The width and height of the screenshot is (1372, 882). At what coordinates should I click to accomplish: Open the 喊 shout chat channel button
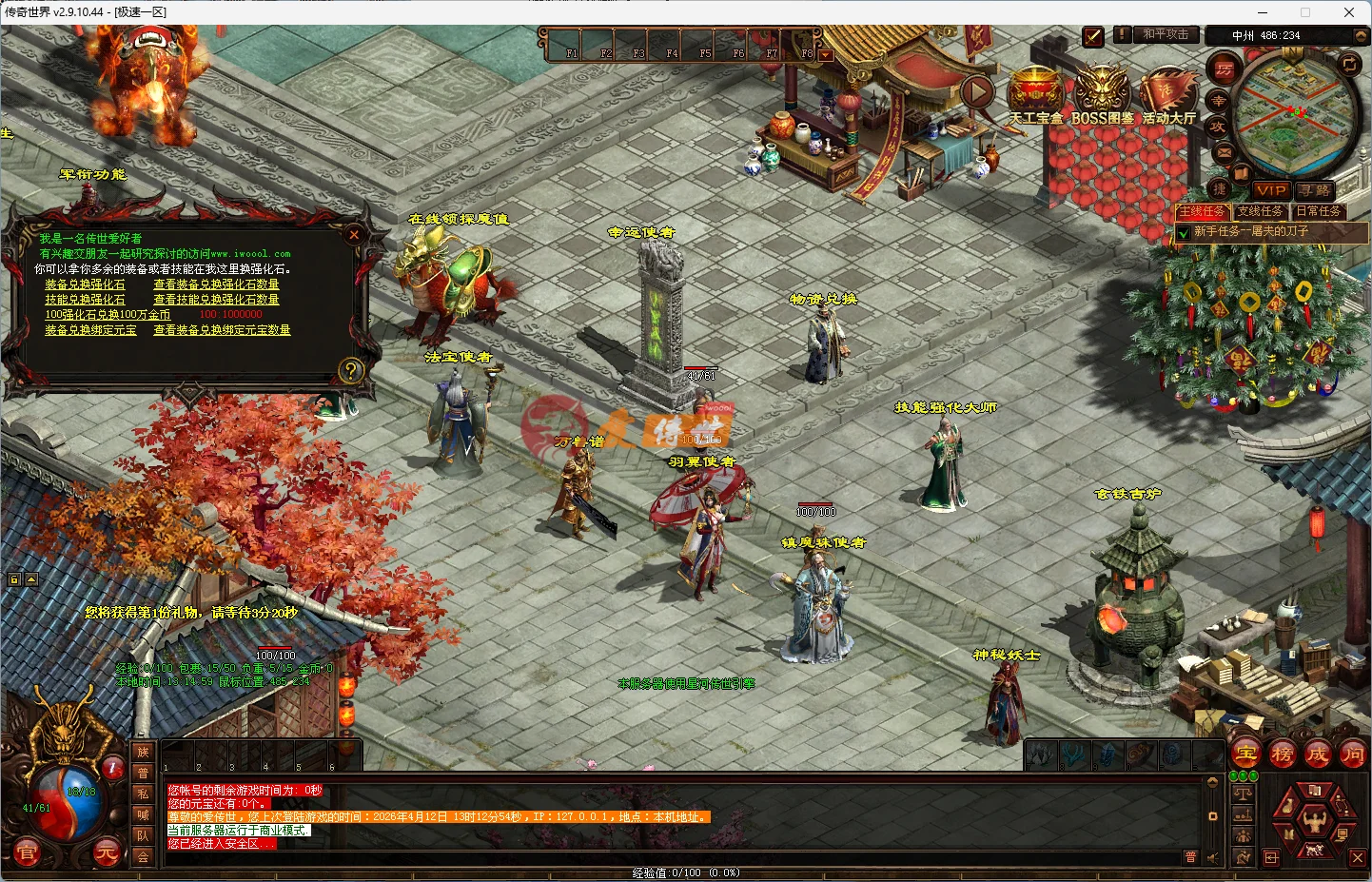144,814
